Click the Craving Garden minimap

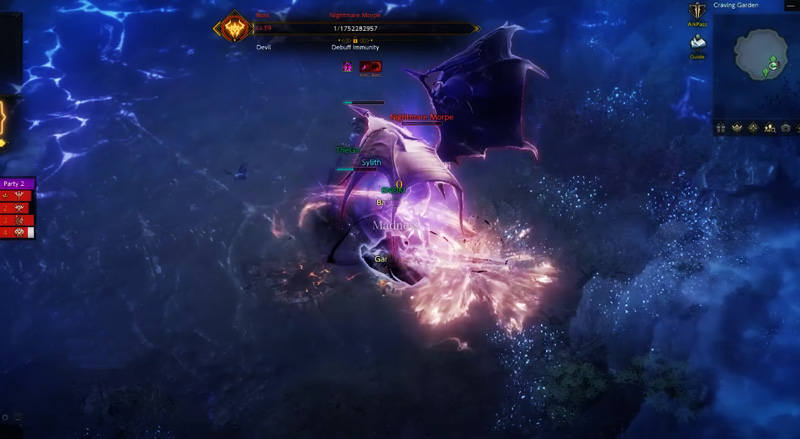[x=757, y=61]
